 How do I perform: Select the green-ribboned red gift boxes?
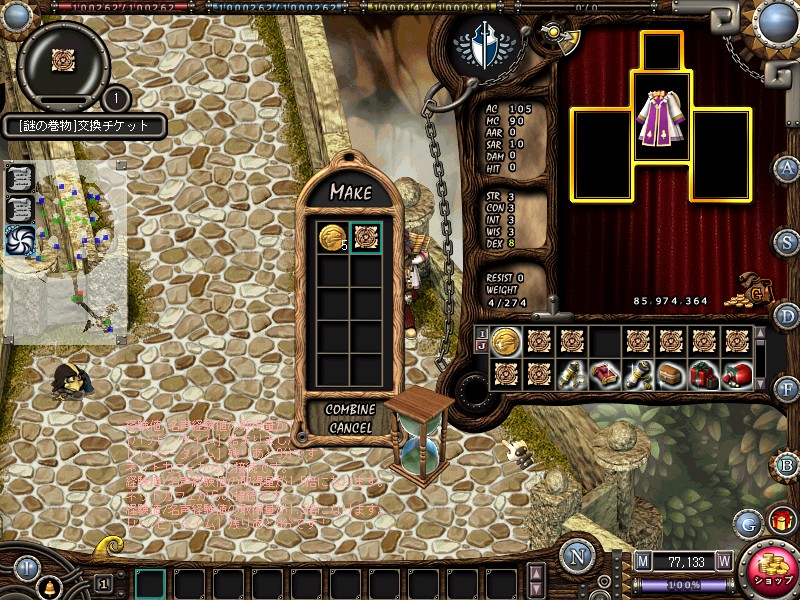[704, 375]
